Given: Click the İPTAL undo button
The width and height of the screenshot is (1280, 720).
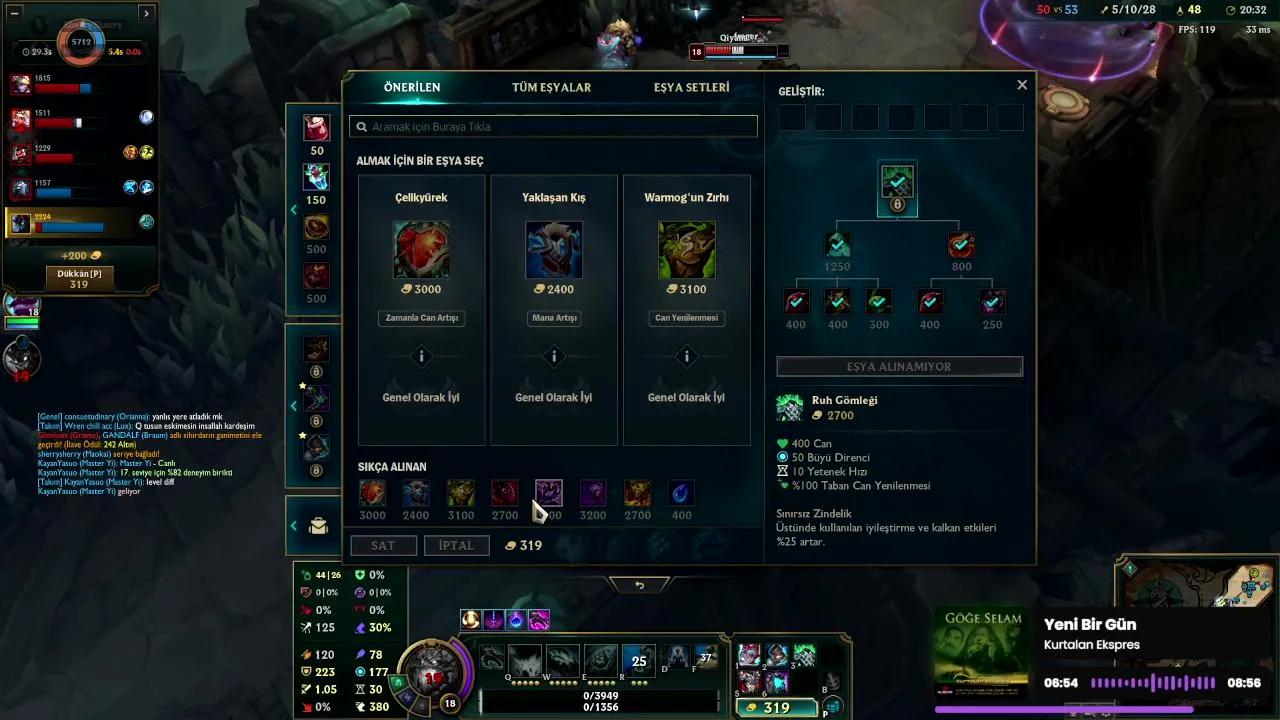Looking at the screenshot, I should point(456,545).
